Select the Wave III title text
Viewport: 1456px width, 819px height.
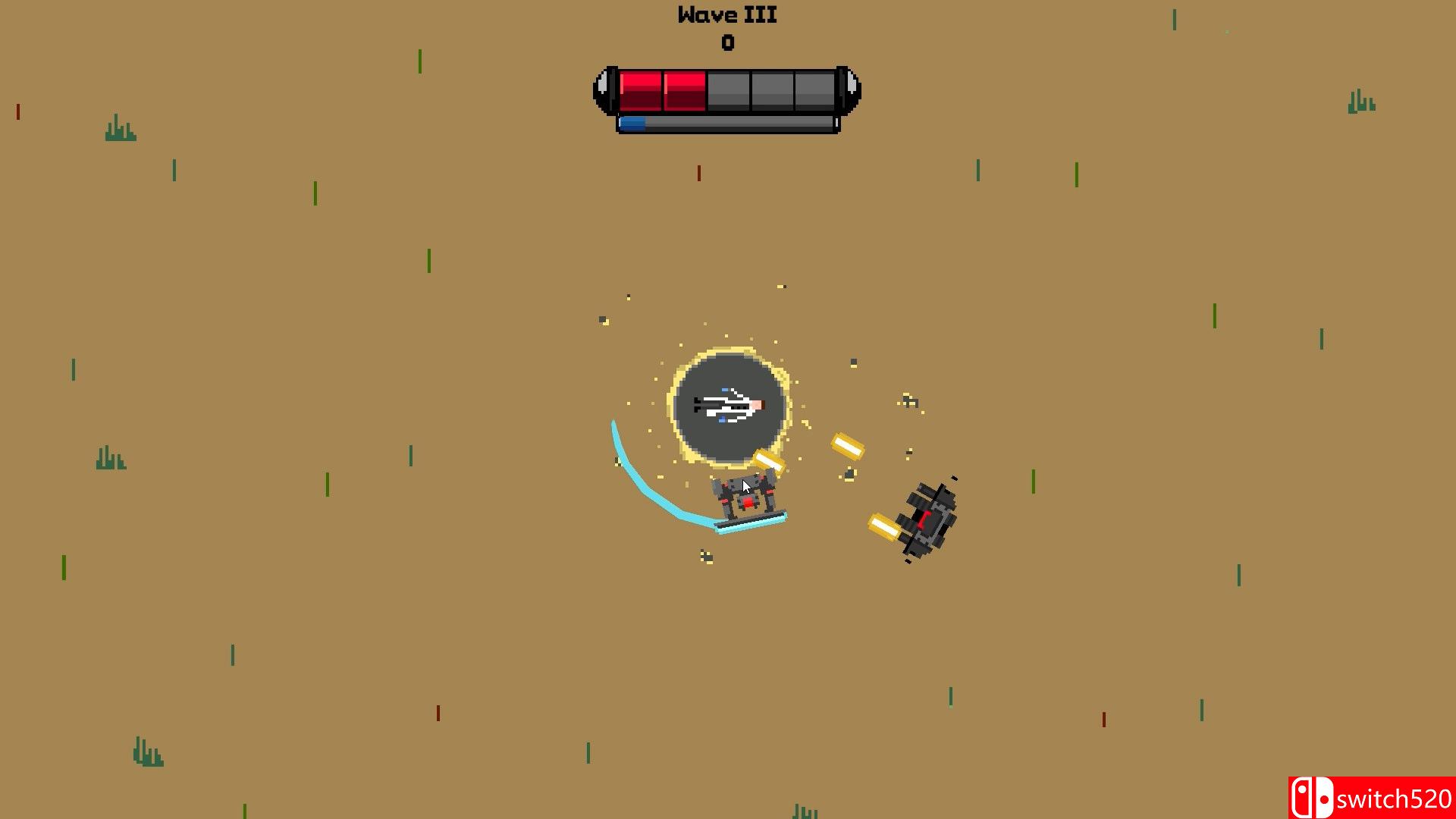726,14
